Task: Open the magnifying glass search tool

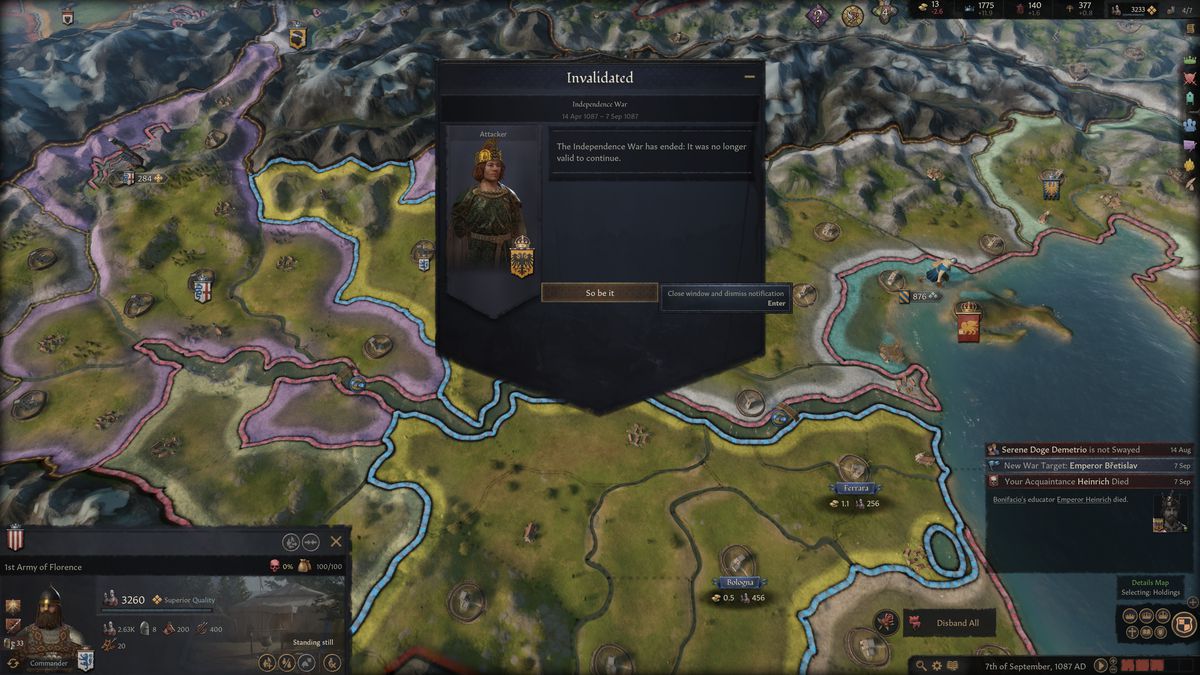Action: 921,665
